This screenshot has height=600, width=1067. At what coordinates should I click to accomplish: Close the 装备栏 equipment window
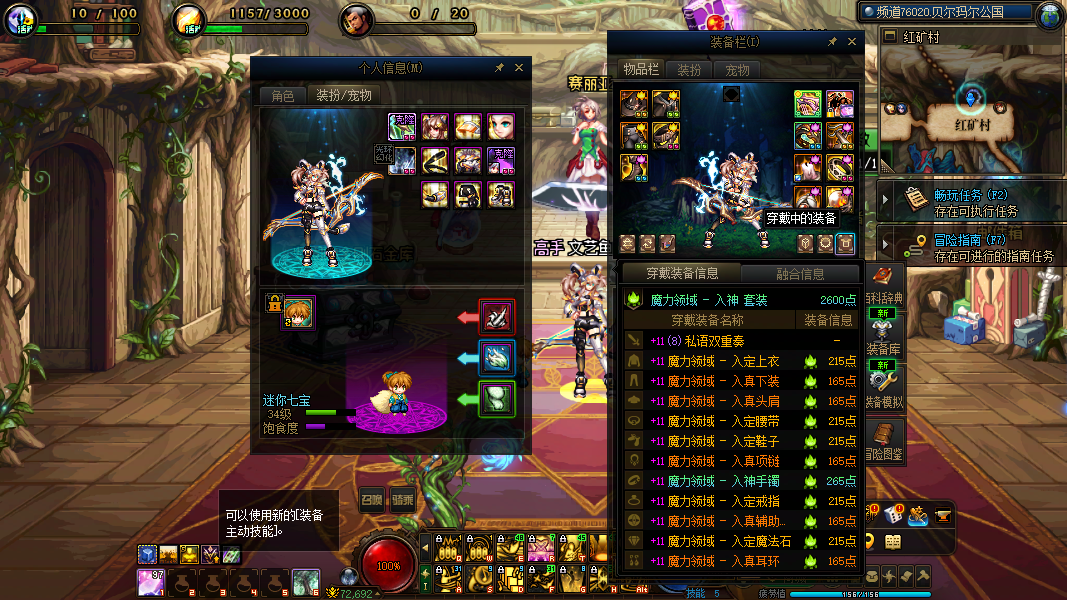click(x=853, y=42)
